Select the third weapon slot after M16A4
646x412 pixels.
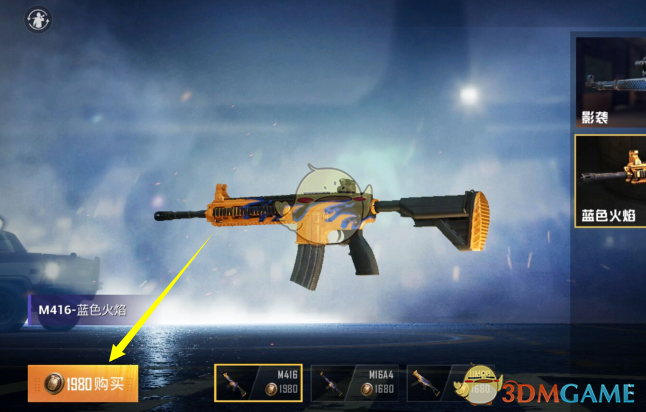440,384
